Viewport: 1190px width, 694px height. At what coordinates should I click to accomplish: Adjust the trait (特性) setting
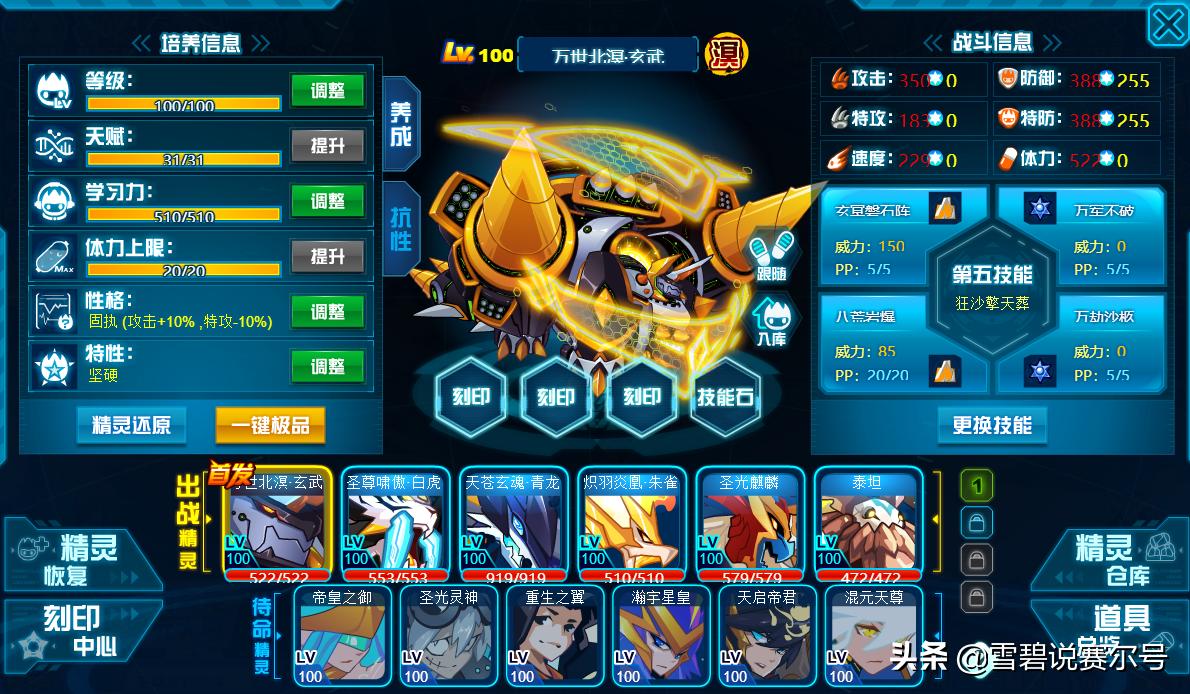point(327,367)
